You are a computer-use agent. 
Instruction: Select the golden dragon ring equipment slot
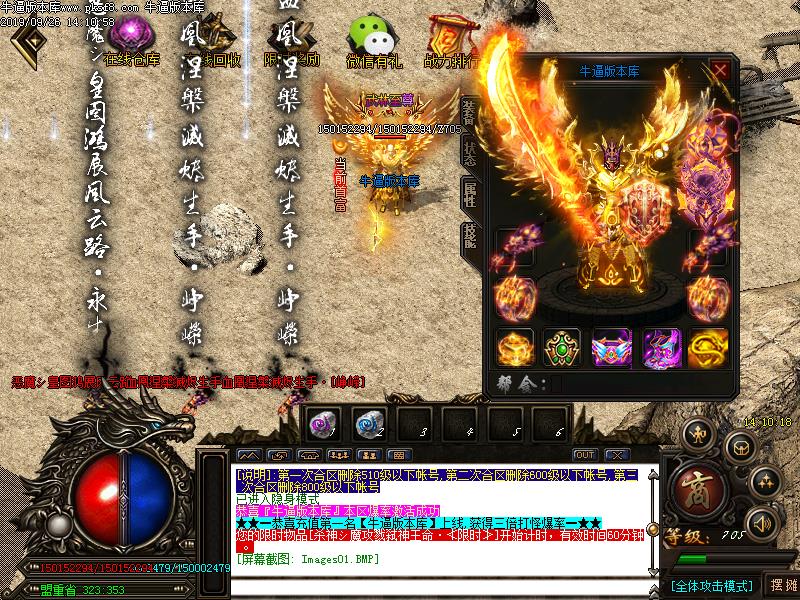click(x=708, y=347)
